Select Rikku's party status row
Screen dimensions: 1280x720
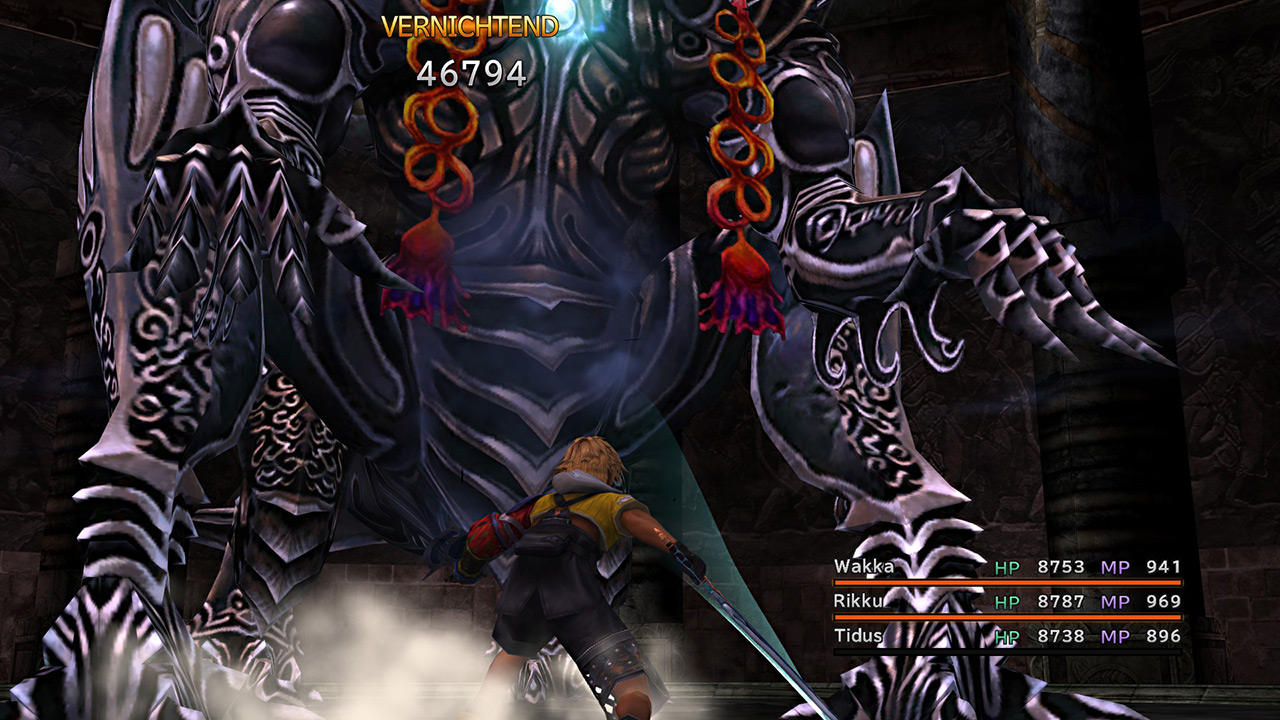[1007, 602]
